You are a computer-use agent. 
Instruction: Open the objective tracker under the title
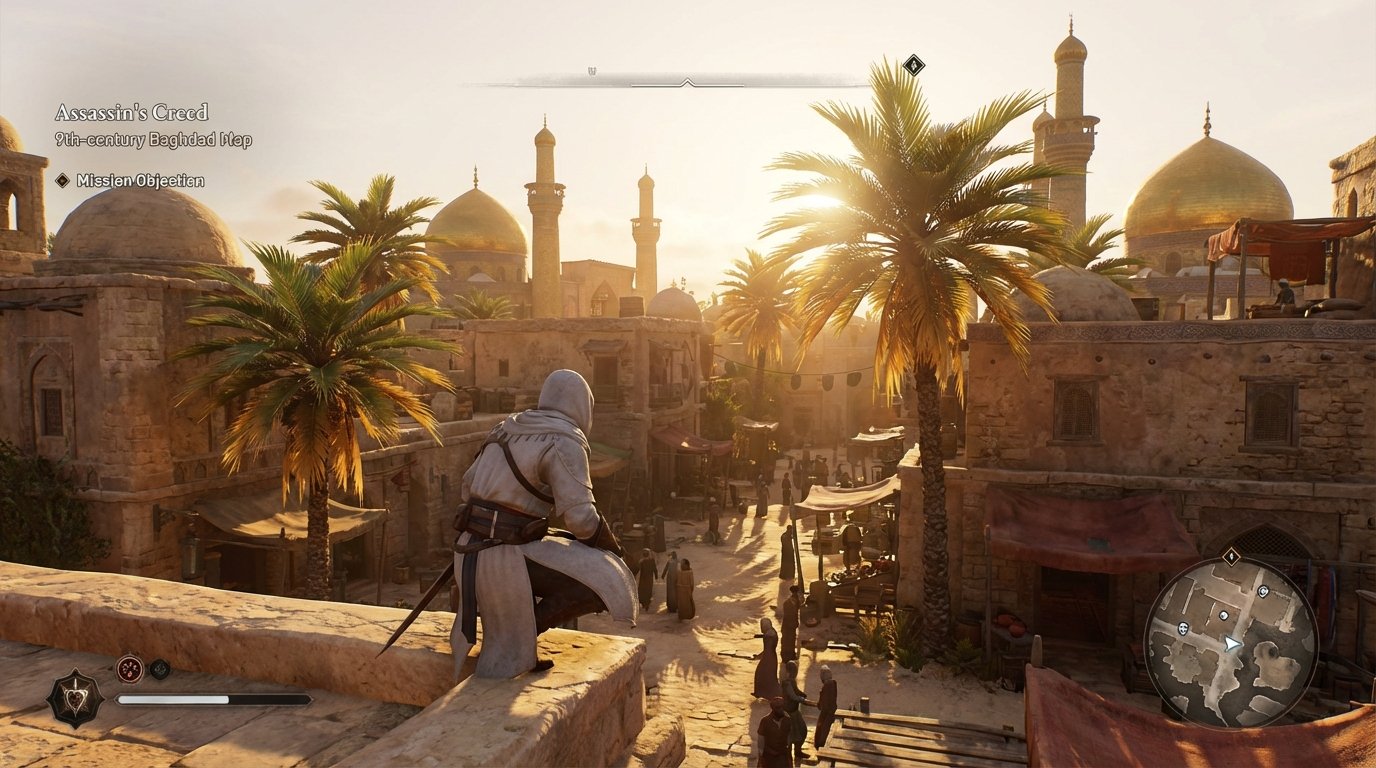(x=130, y=181)
